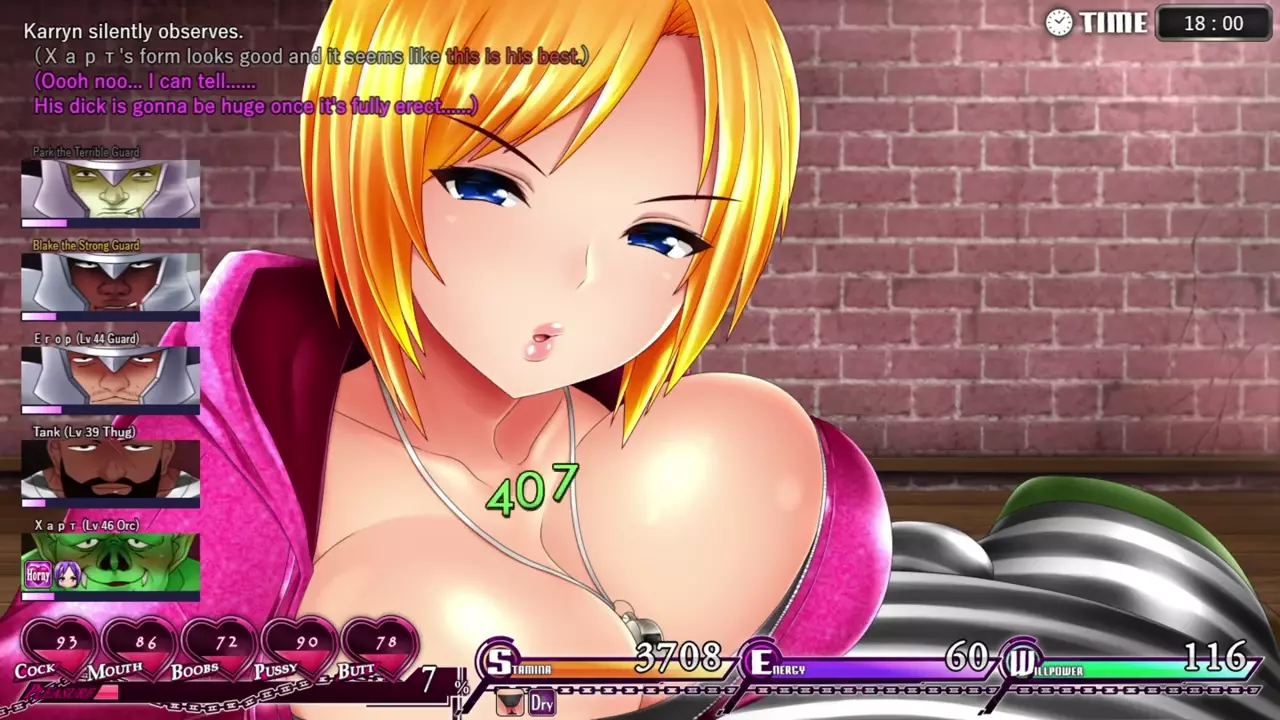
Task: Click the Dry status icon
Action: (541, 702)
